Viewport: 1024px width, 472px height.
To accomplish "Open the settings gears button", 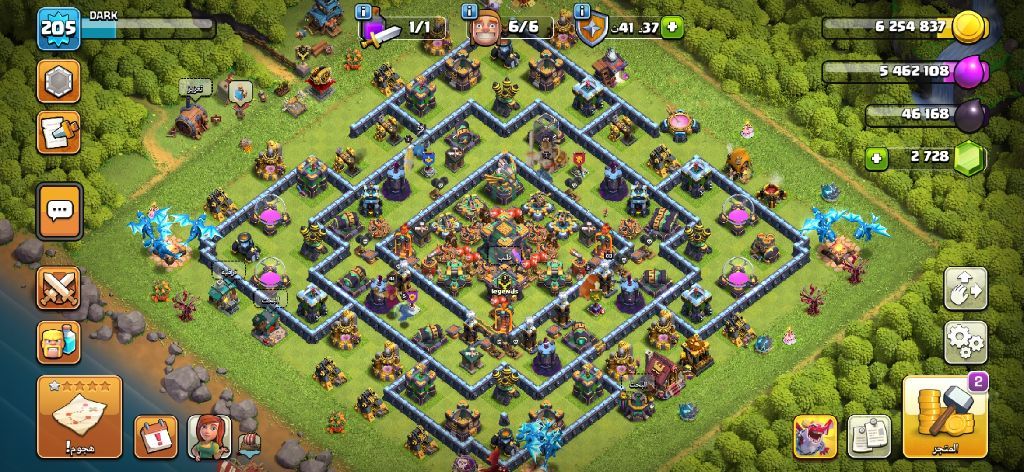I will (965, 342).
